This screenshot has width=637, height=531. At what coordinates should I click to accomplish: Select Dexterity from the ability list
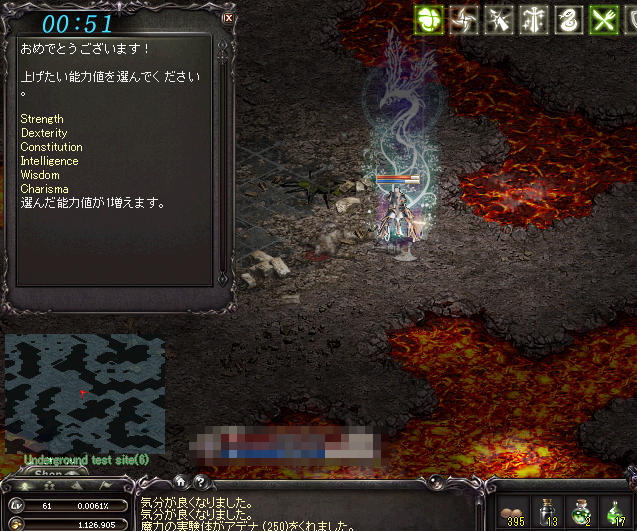coord(44,133)
